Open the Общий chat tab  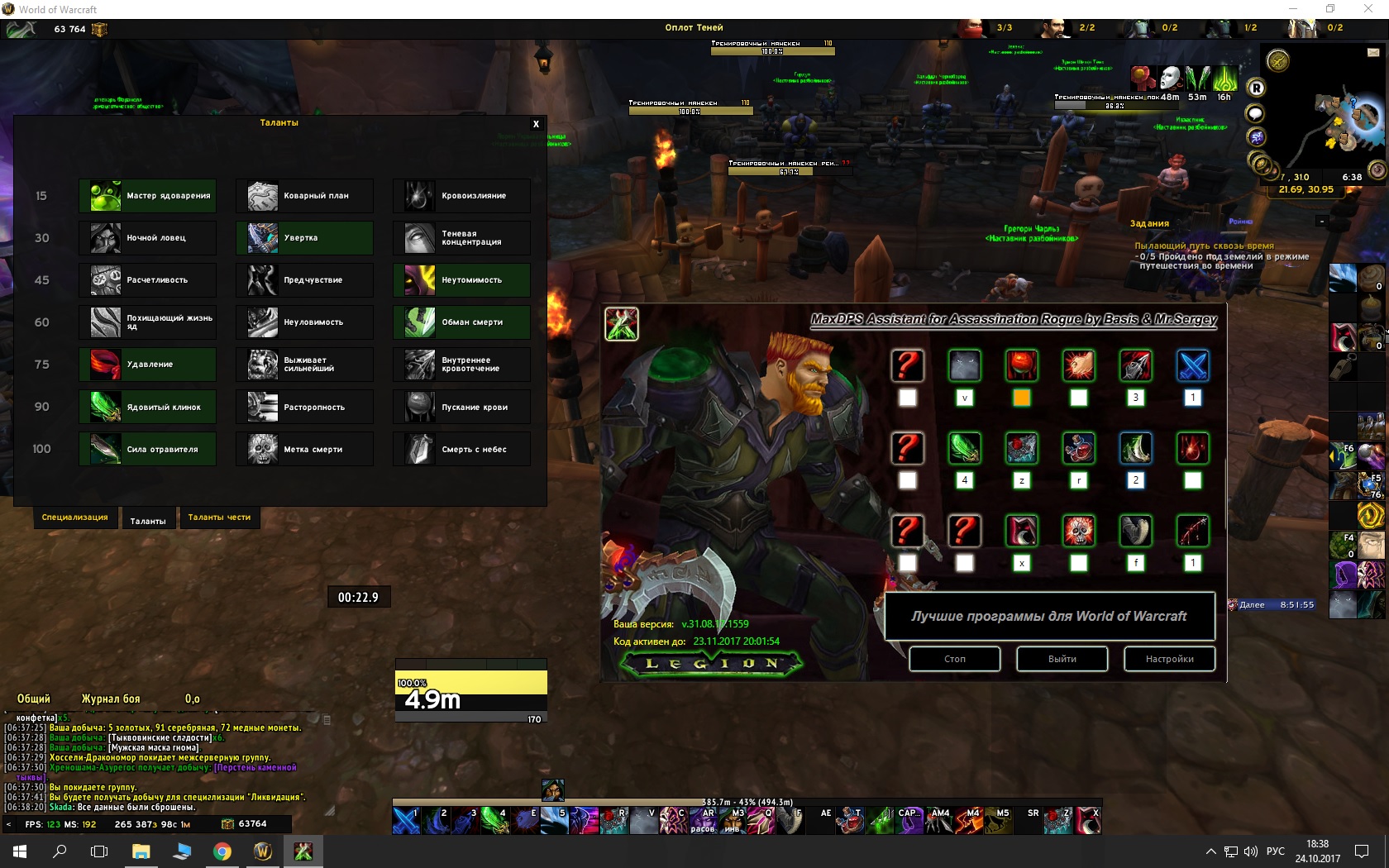click(x=34, y=699)
